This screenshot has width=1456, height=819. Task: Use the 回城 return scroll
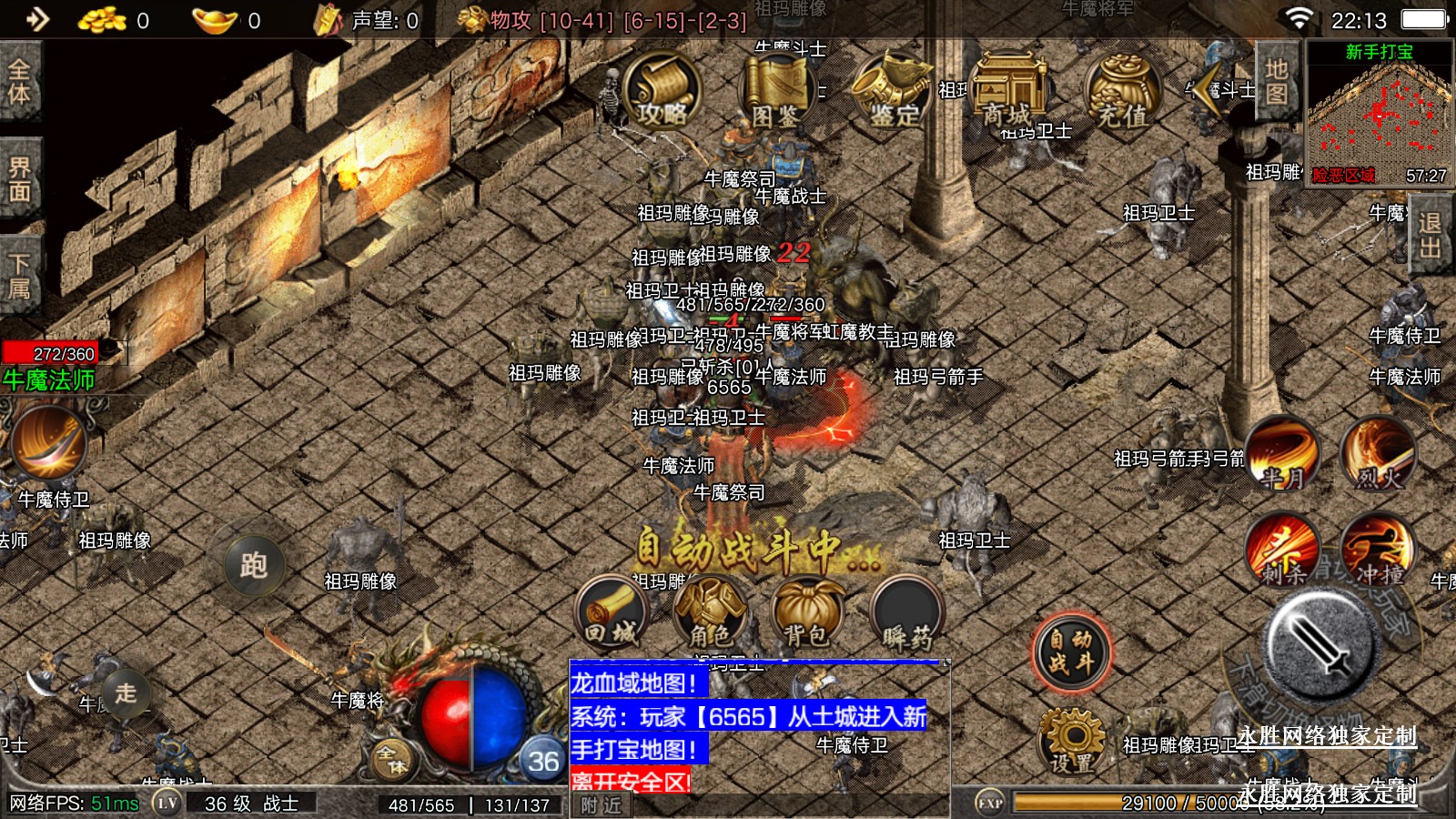612,613
